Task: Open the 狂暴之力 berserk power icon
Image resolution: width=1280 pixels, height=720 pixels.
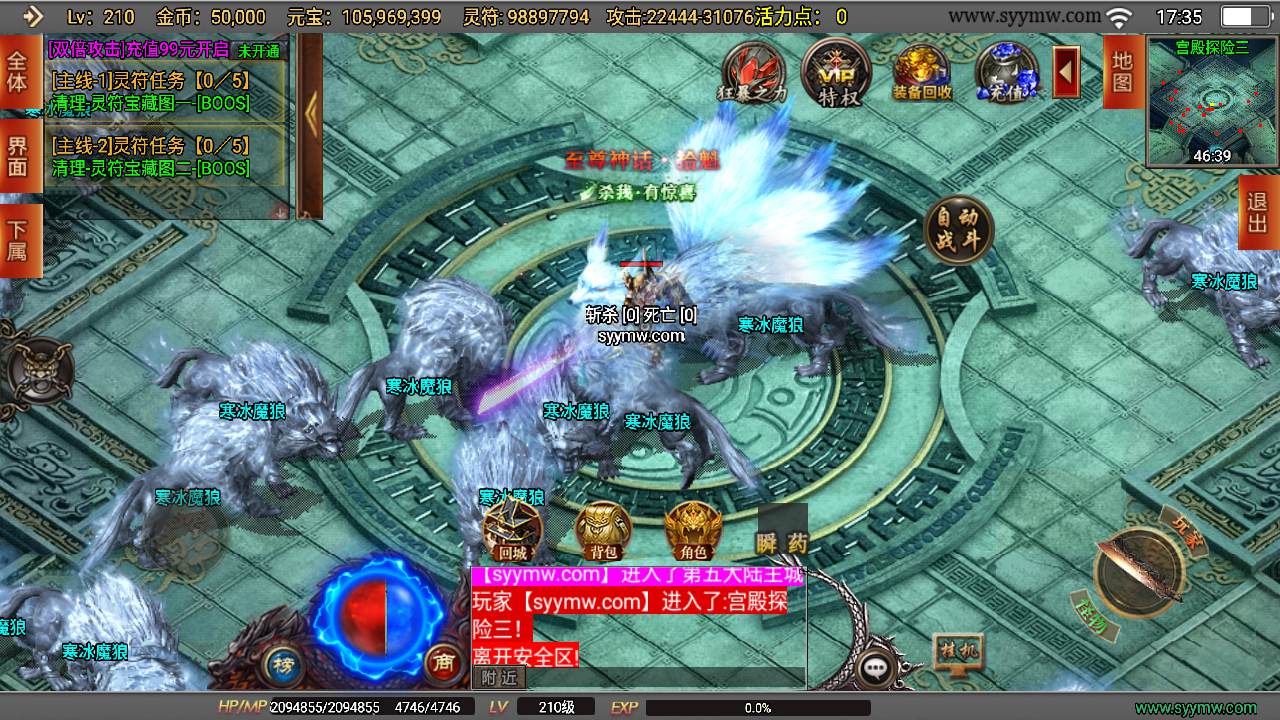Action: [x=753, y=70]
